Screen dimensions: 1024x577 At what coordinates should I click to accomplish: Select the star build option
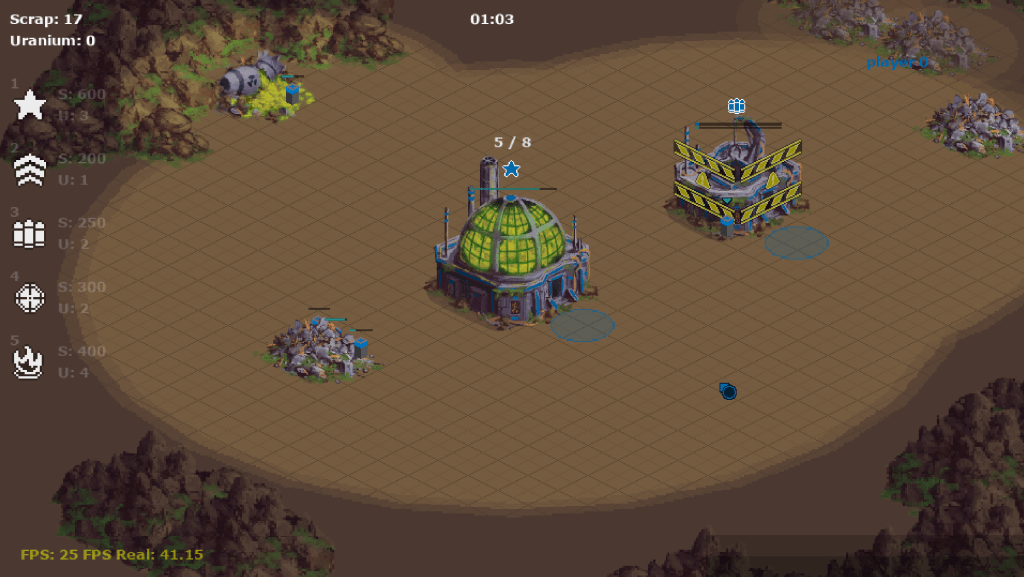(30, 105)
